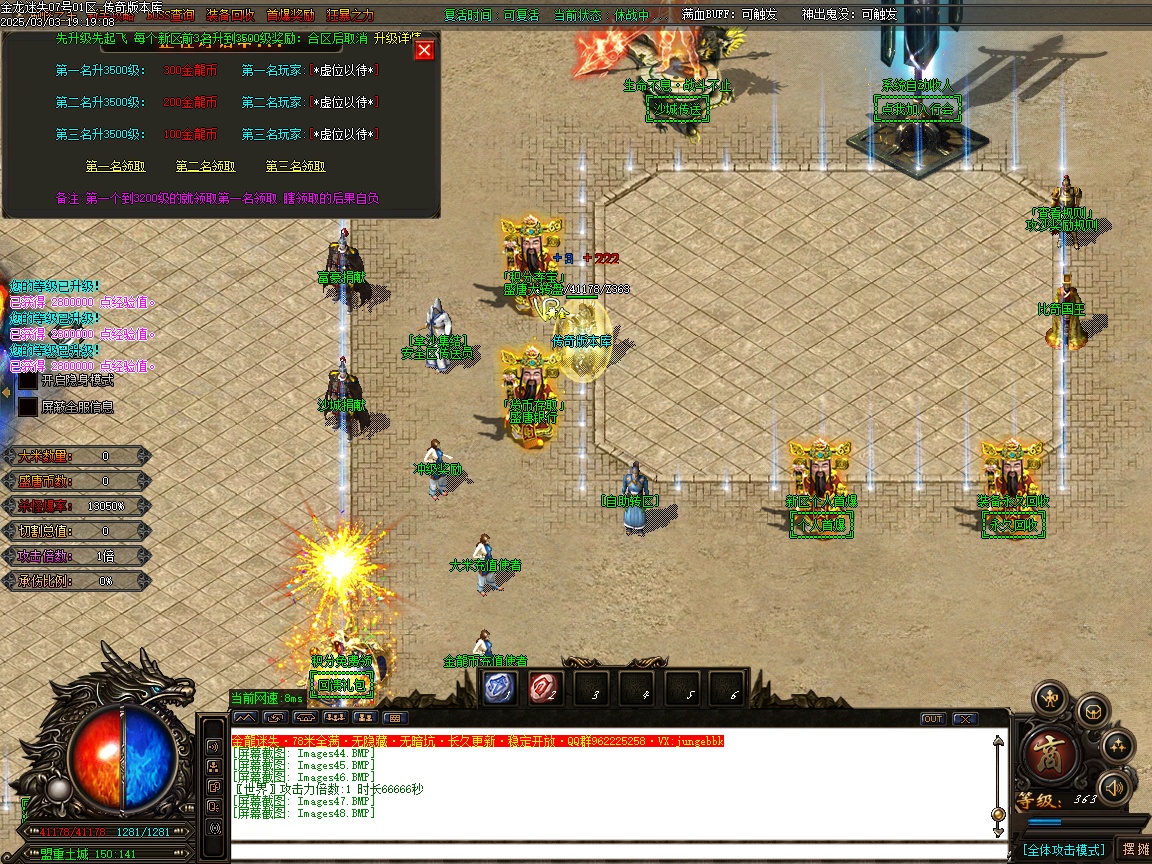Claim the first place reward (第一名领取)
This screenshot has height=864, width=1152.
pos(115,167)
